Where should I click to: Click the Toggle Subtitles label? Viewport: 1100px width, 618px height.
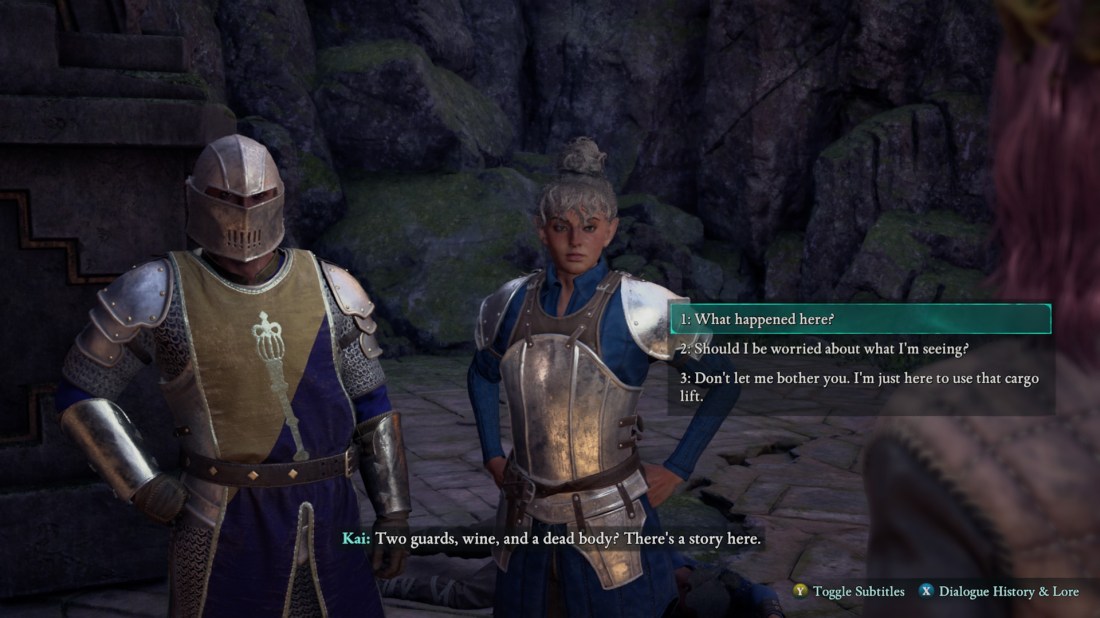pyautogui.click(x=858, y=592)
